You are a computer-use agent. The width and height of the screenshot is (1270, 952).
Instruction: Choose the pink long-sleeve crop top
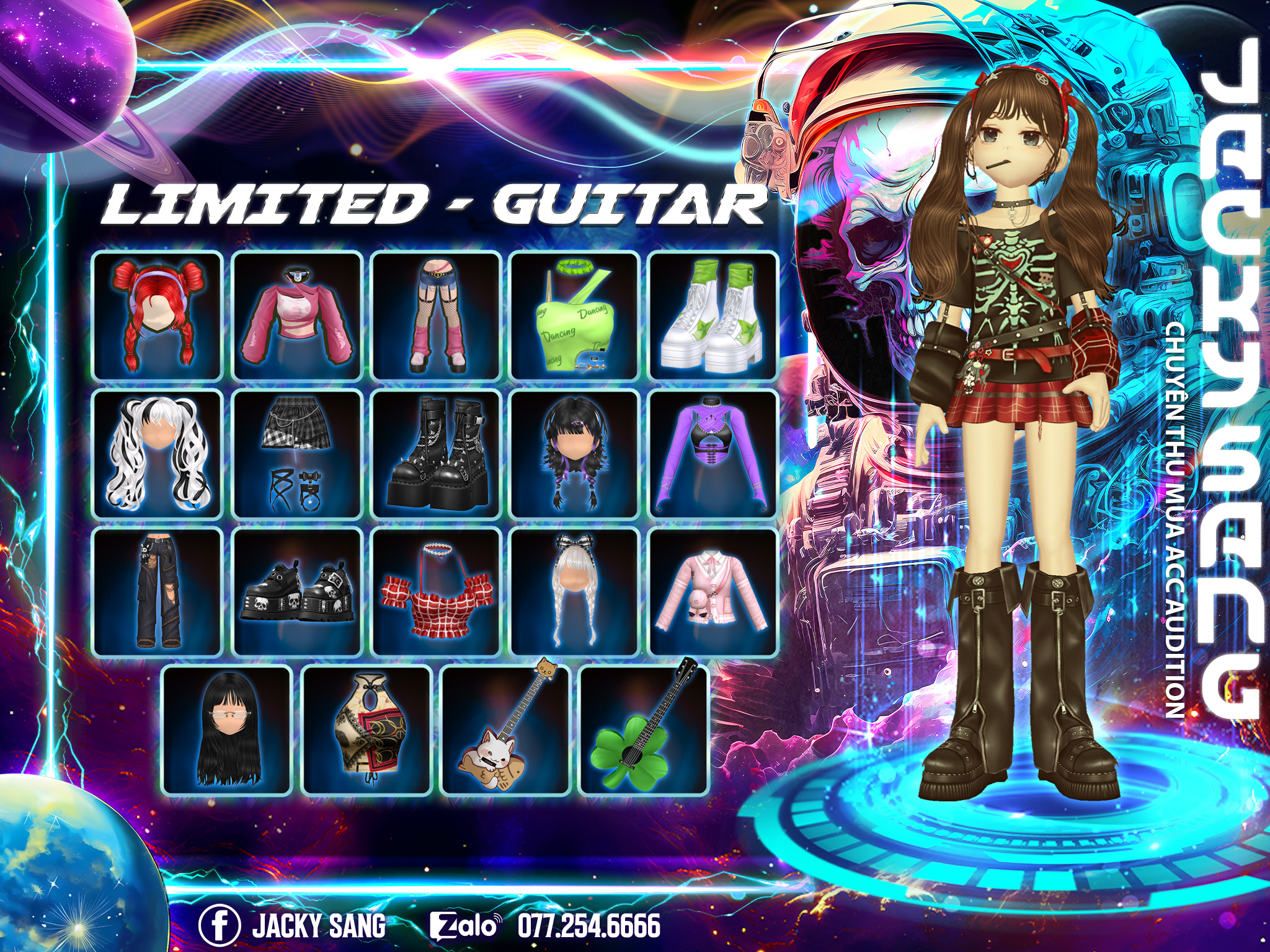point(297,316)
